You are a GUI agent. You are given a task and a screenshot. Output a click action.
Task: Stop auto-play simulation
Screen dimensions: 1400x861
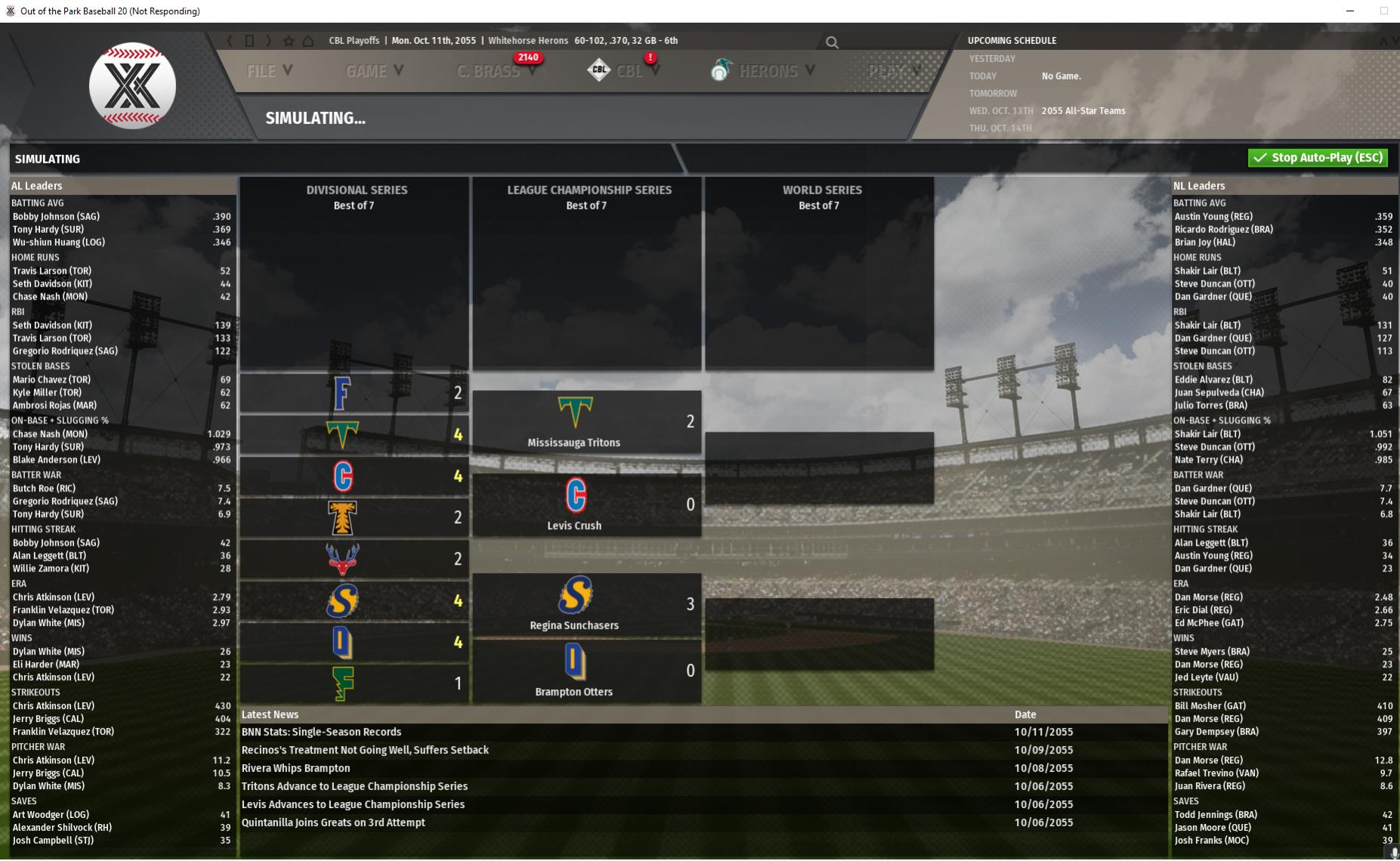1318,158
